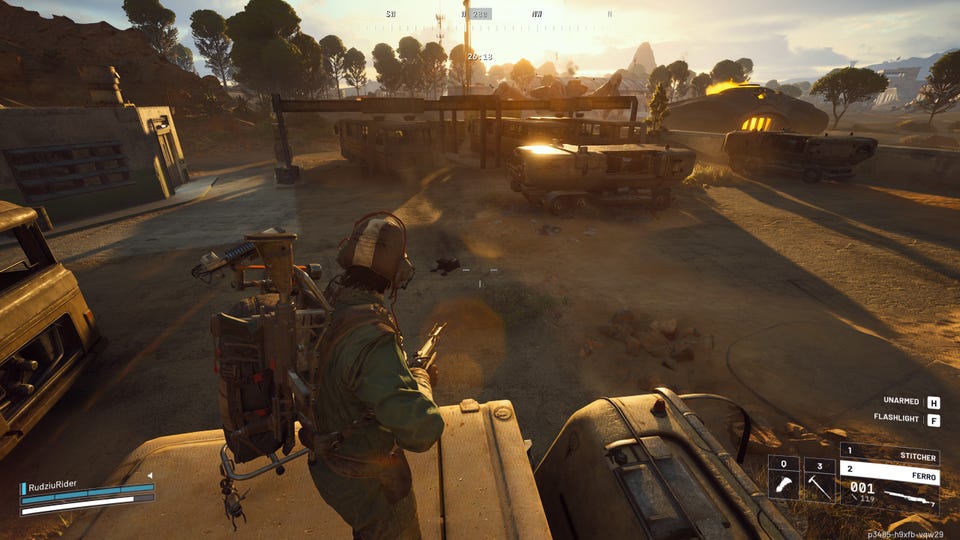The image size is (960, 540).
Task: Select the bandage item slot
Action: (783, 484)
